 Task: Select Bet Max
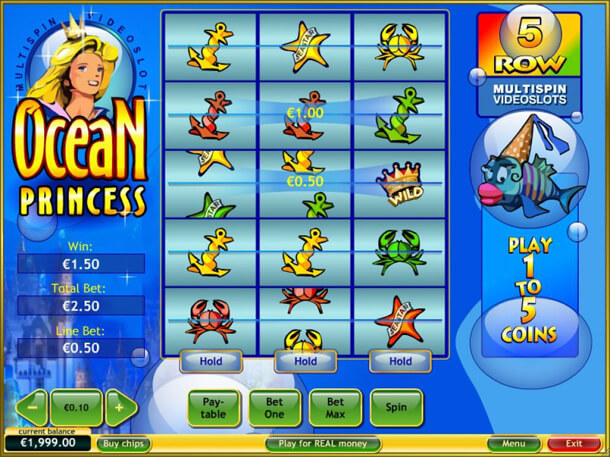pos(334,407)
